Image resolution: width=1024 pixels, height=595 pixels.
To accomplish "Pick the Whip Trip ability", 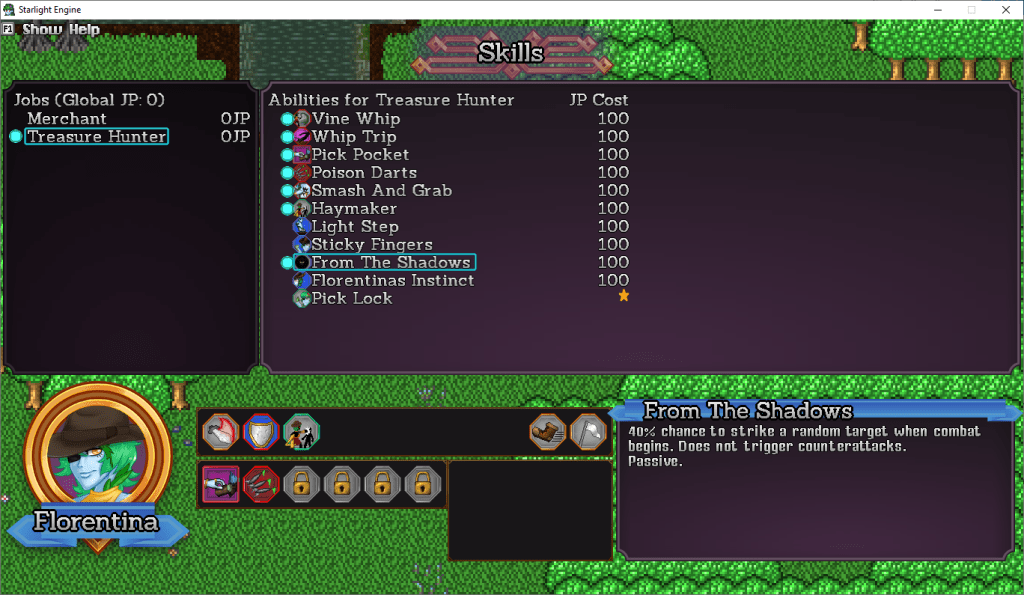I will coord(353,137).
